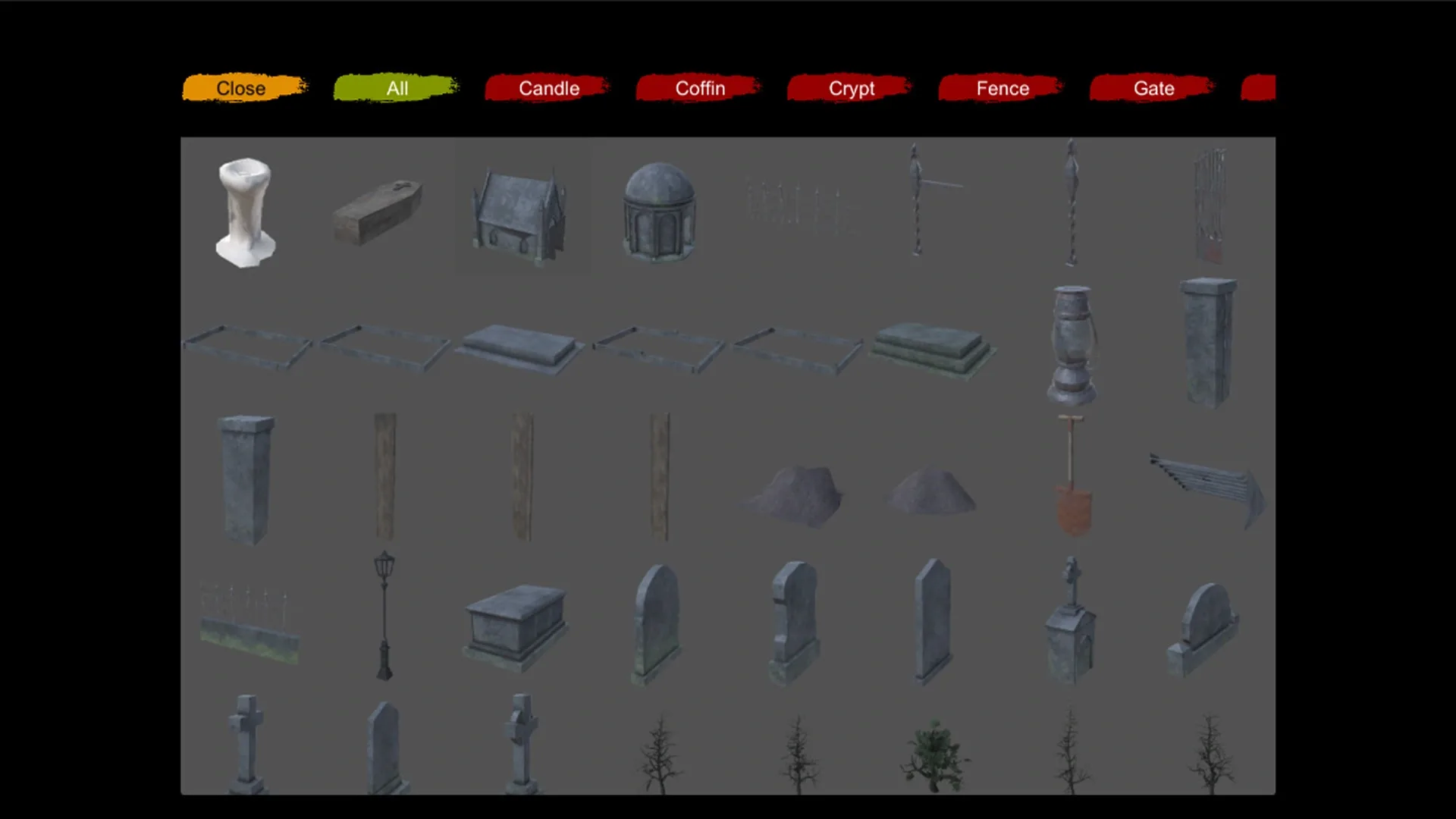Select the iron gate asset

[x=1208, y=205]
